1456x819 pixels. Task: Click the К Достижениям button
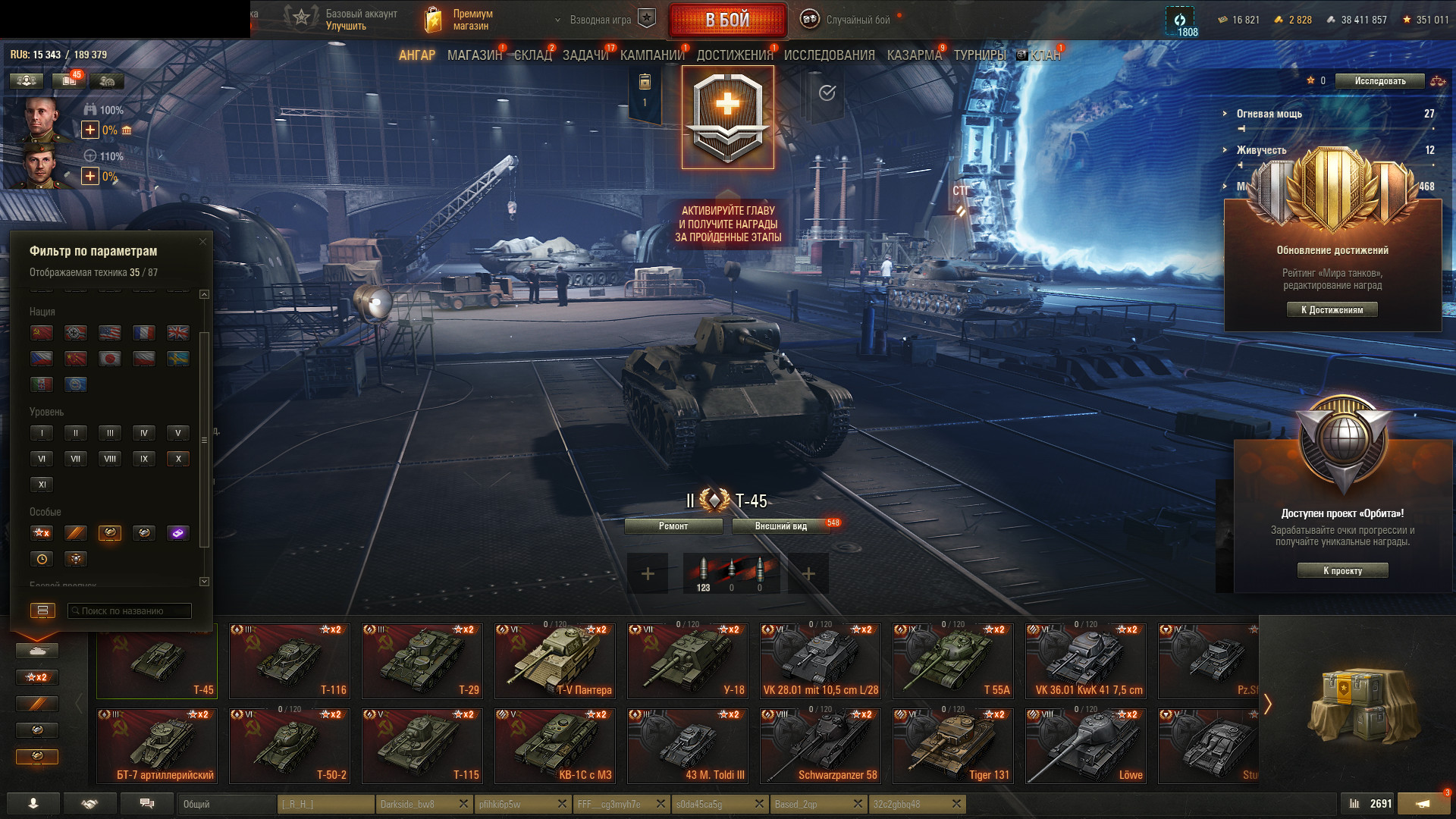tap(1332, 309)
